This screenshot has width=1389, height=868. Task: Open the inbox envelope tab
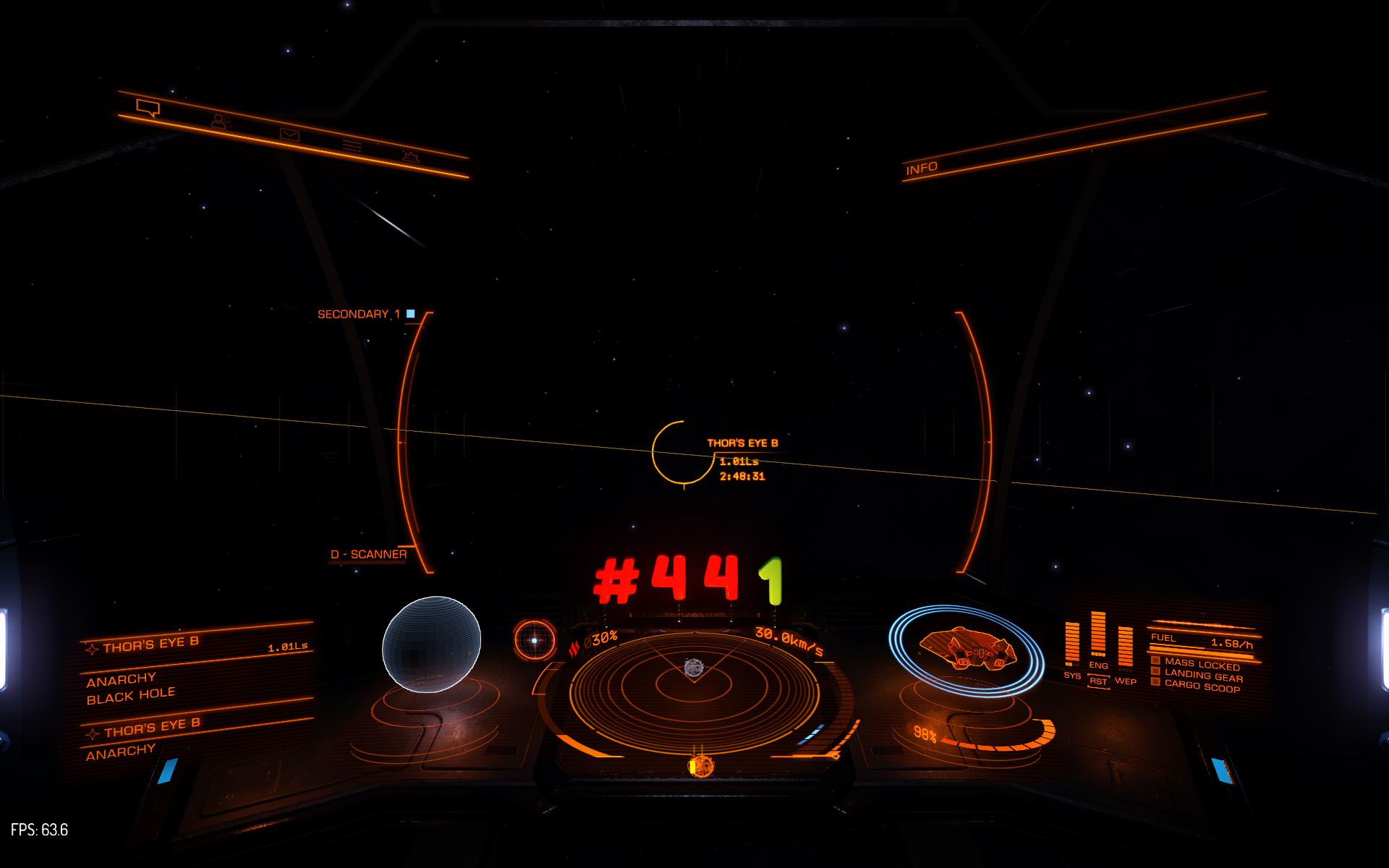[289, 135]
